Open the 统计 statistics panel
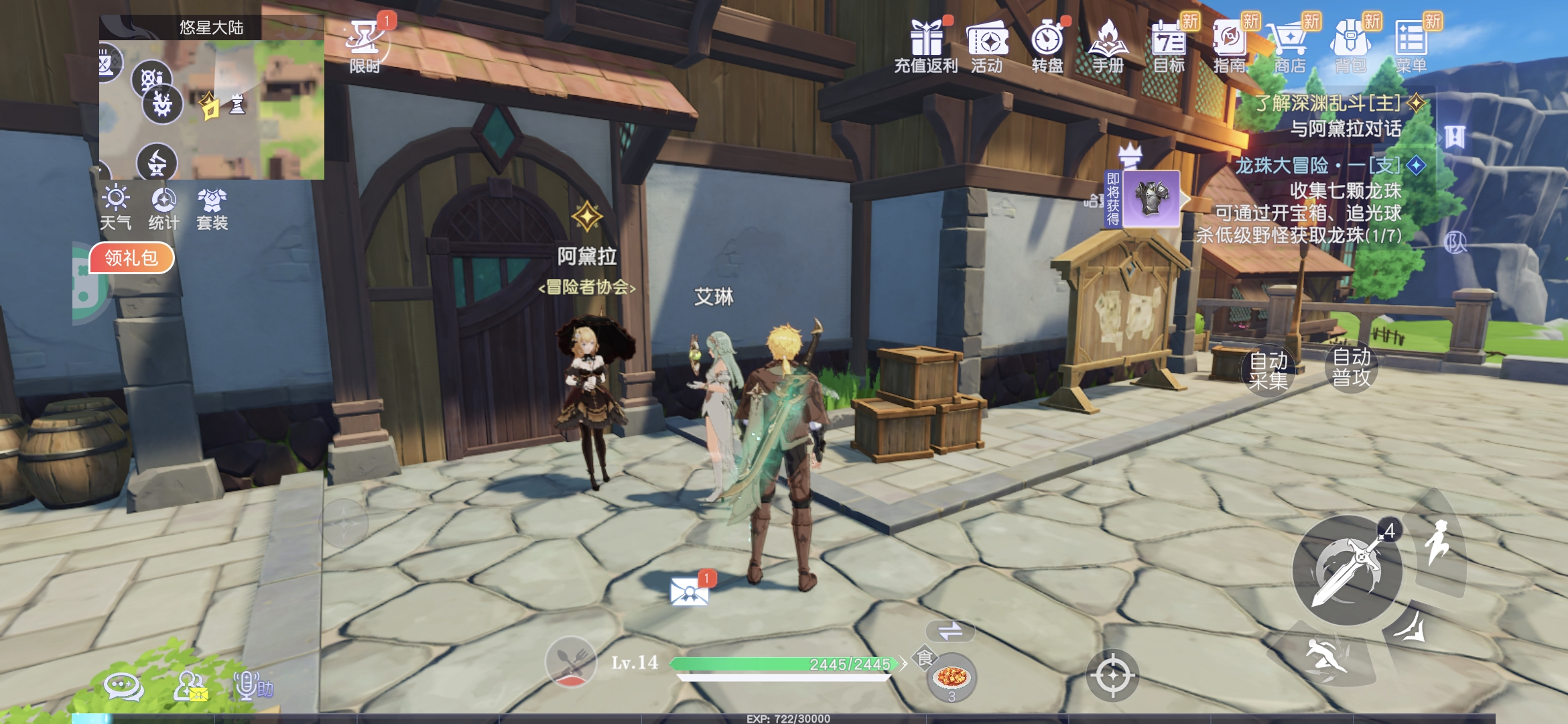Viewport: 1568px width, 724px height. pyautogui.click(x=164, y=208)
